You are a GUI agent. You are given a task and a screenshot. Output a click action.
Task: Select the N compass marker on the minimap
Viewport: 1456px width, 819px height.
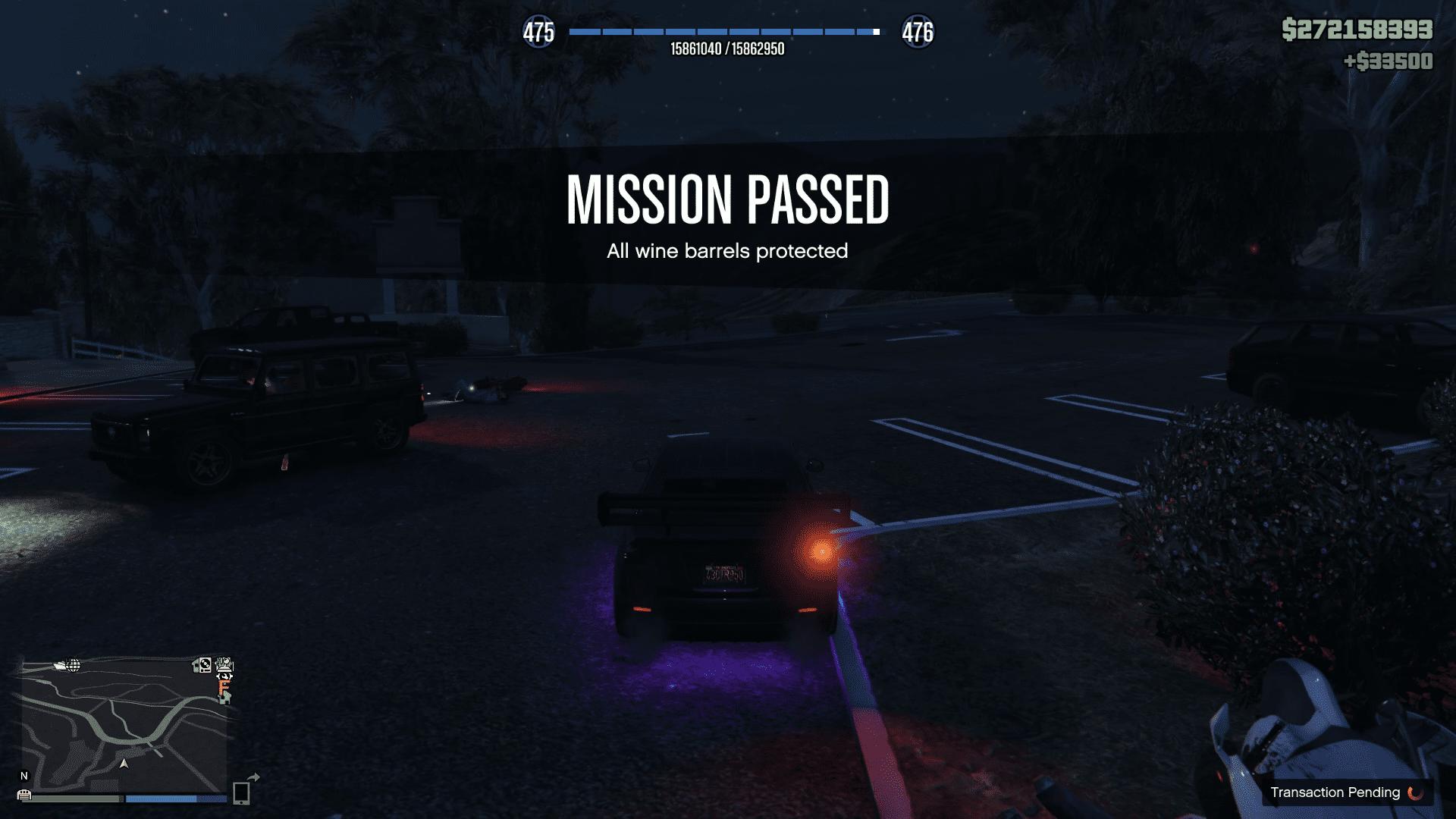24,776
